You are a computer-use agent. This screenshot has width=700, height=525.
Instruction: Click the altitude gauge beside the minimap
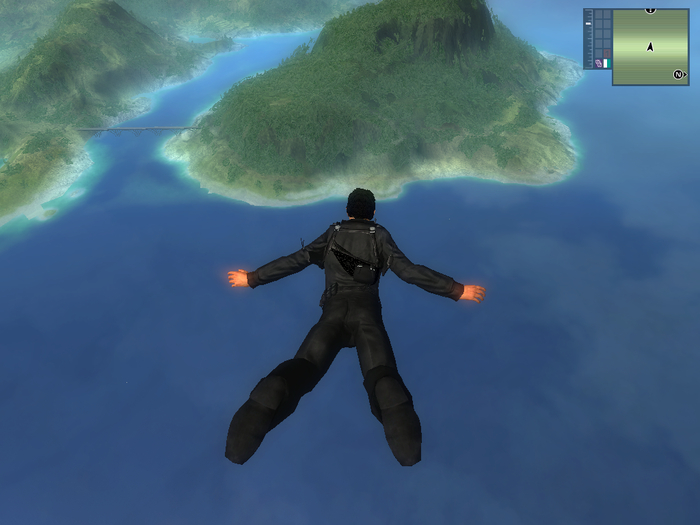(x=588, y=38)
